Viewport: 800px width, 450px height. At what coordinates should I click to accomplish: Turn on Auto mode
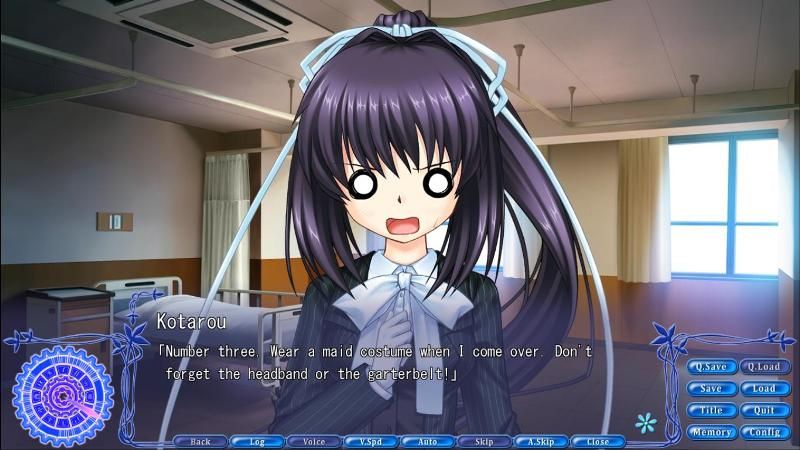click(428, 441)
